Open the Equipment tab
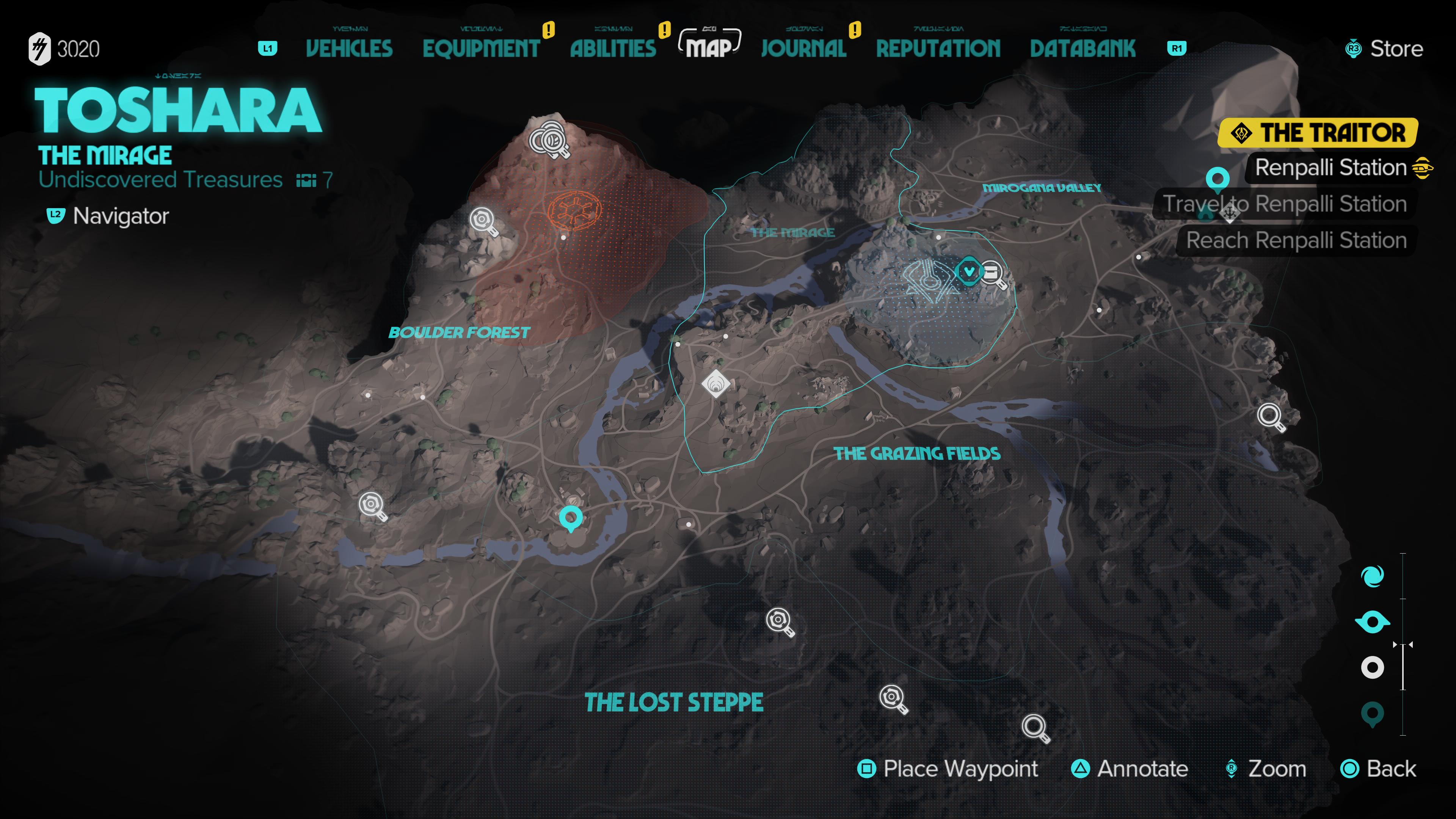 pyautogui.click(x=481, y=49)
